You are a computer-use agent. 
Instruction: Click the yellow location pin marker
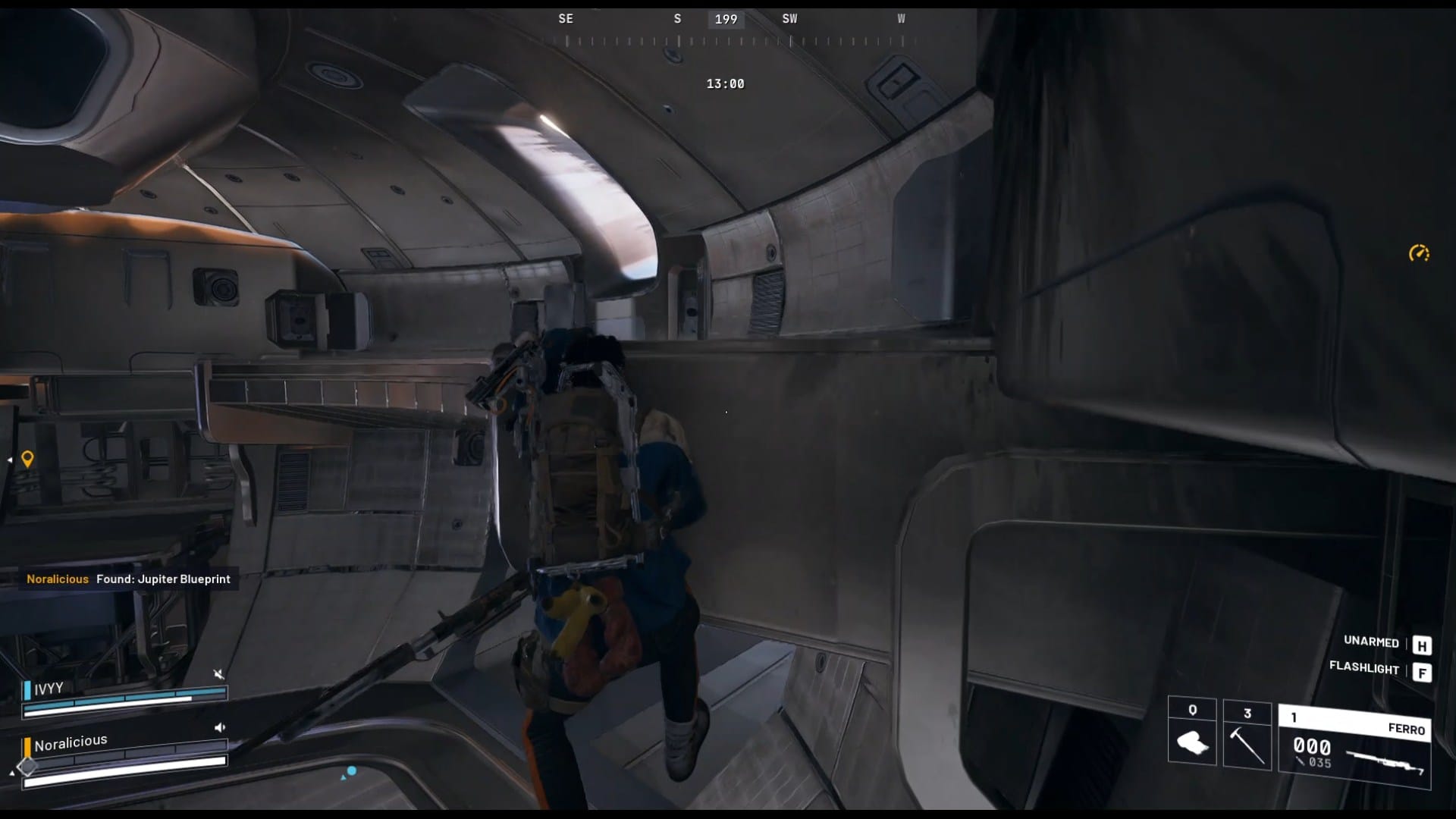pyautogui.click(x=27, y=459)
